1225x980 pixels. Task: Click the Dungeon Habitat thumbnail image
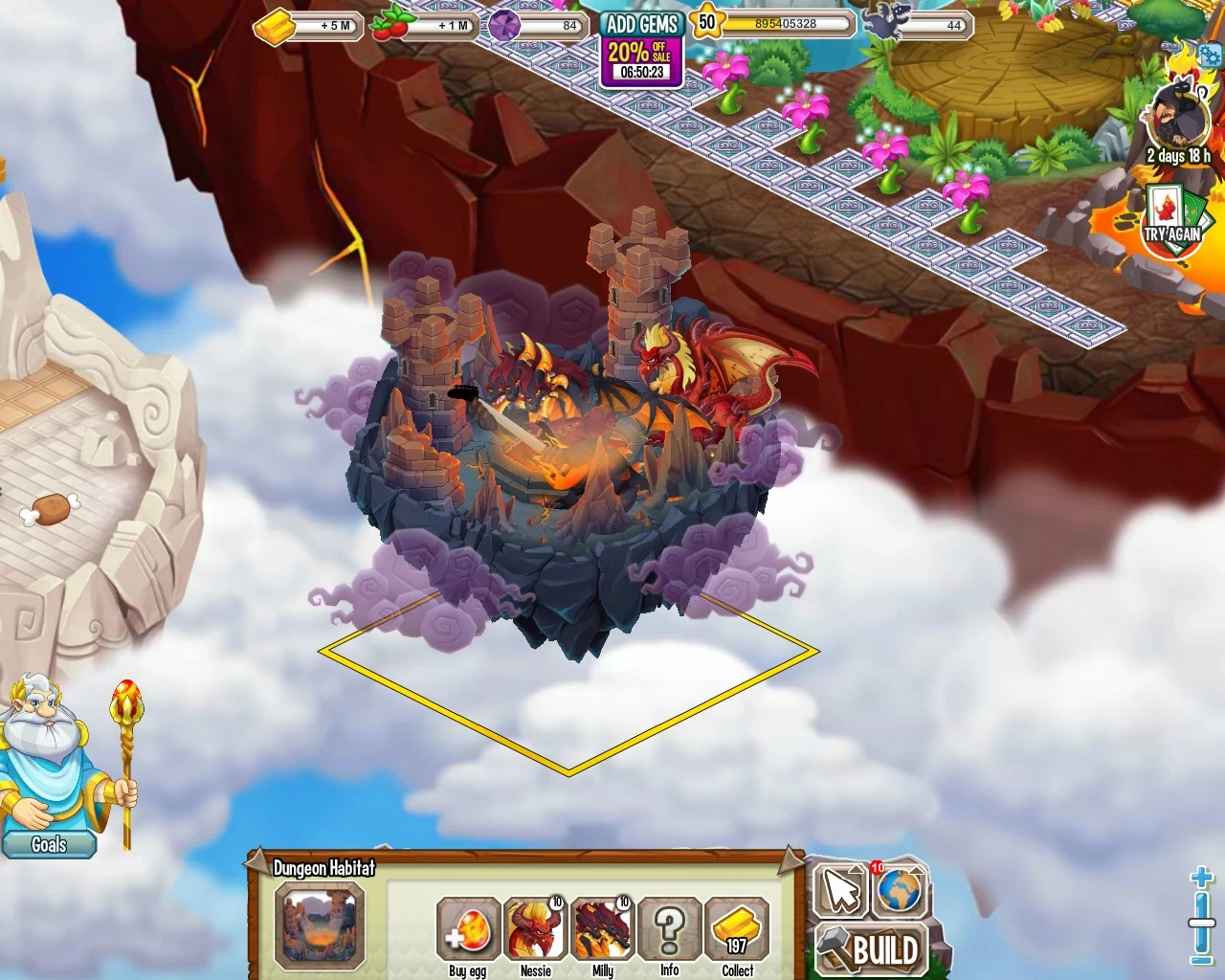[320, 926]
